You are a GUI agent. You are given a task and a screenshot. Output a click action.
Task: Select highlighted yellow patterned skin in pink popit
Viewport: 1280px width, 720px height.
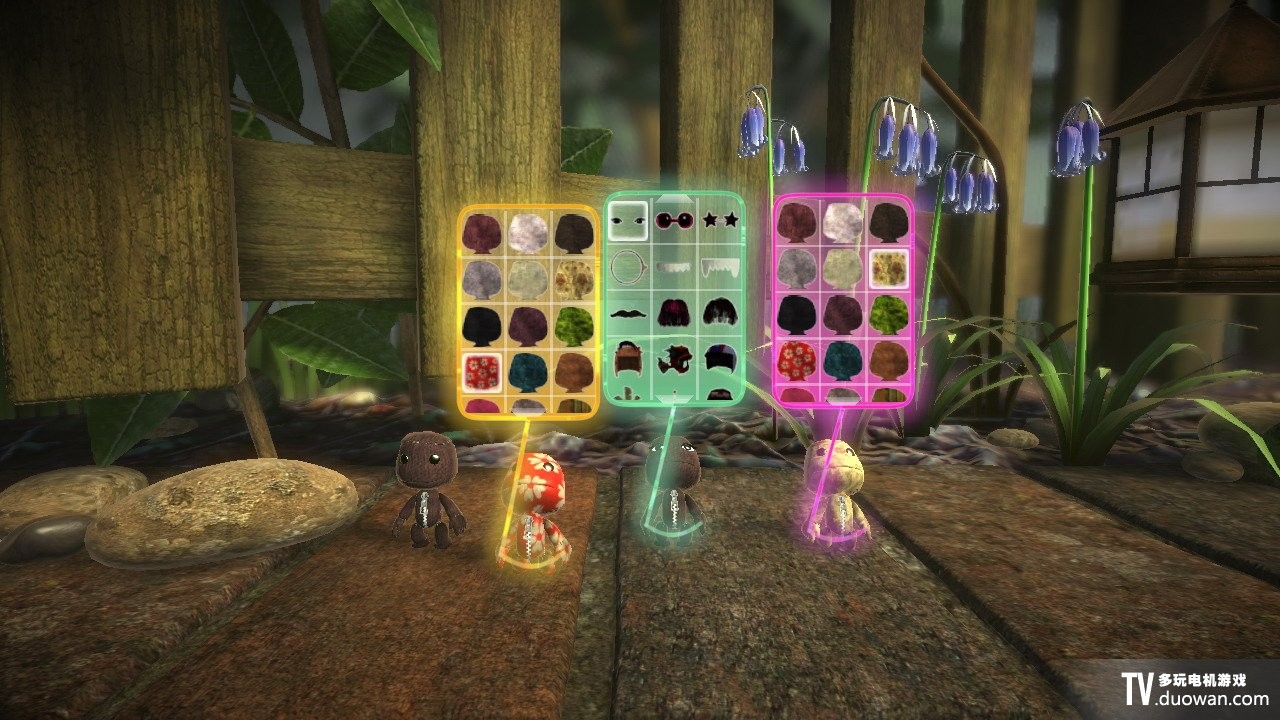[888, 267]
